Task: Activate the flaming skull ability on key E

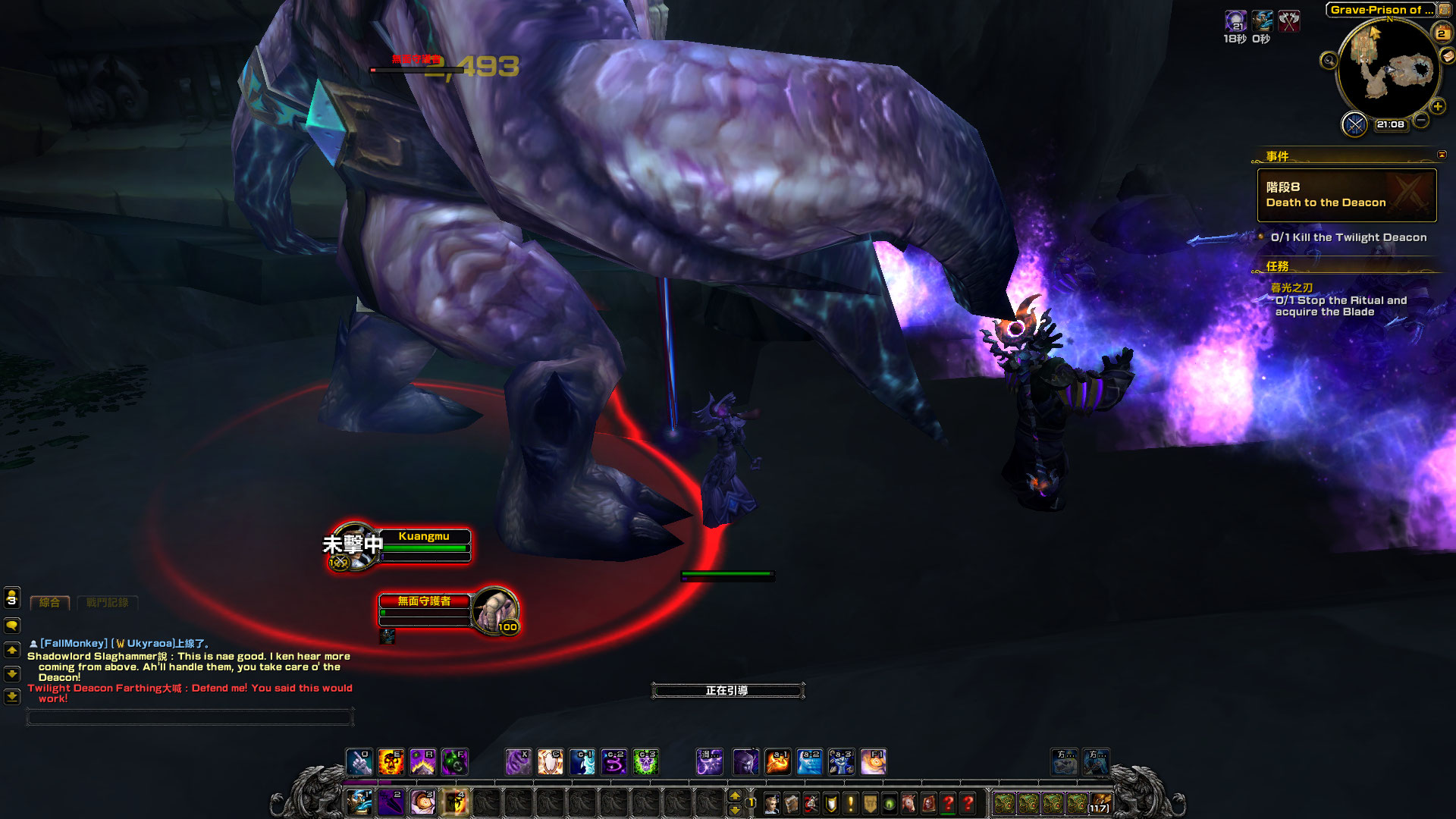Action: (x=391, y=761)
